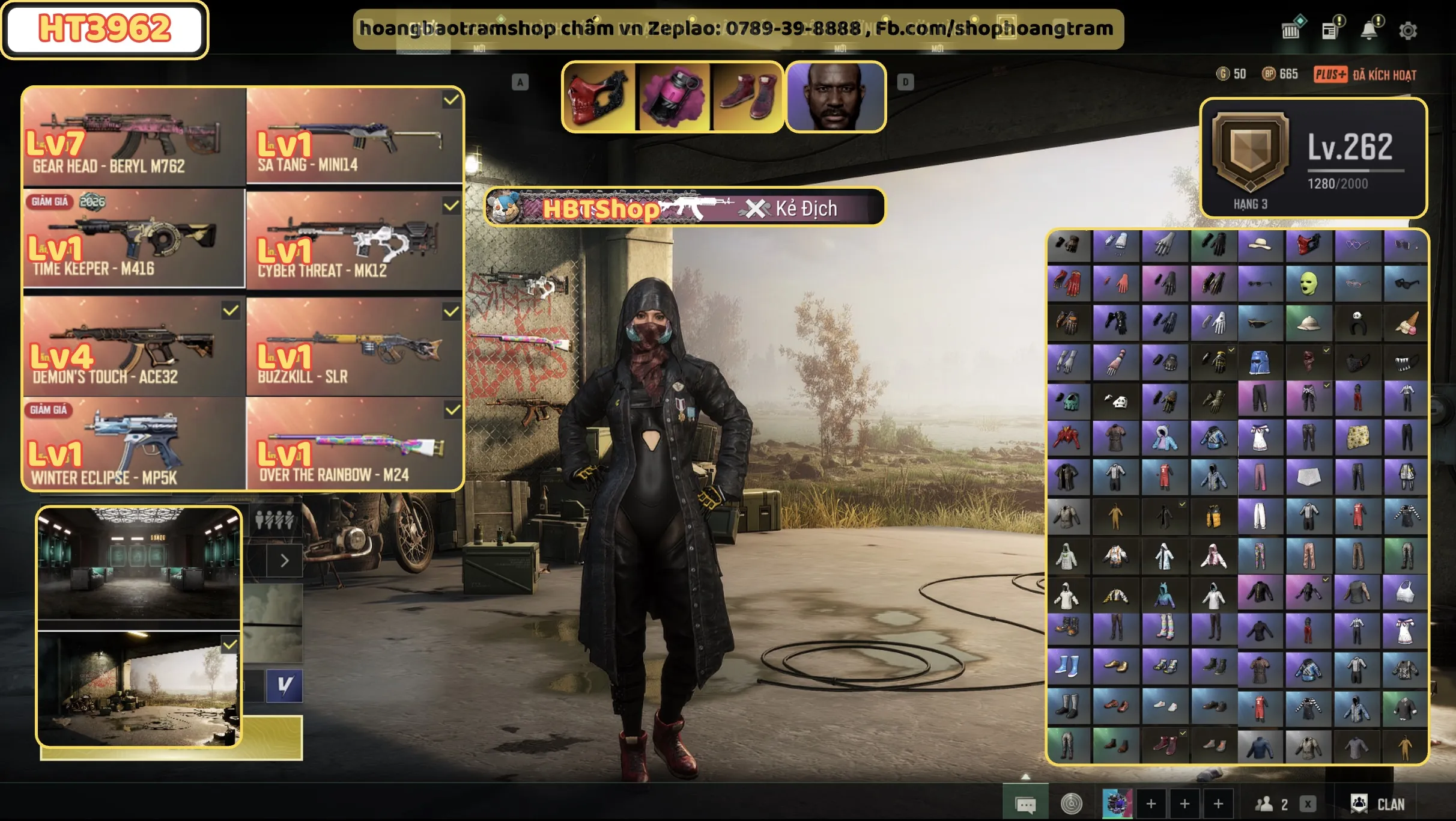Select the Buzzkill SLR skin
The height and width of the screenshot is (821, 1456).
[354, 346]
